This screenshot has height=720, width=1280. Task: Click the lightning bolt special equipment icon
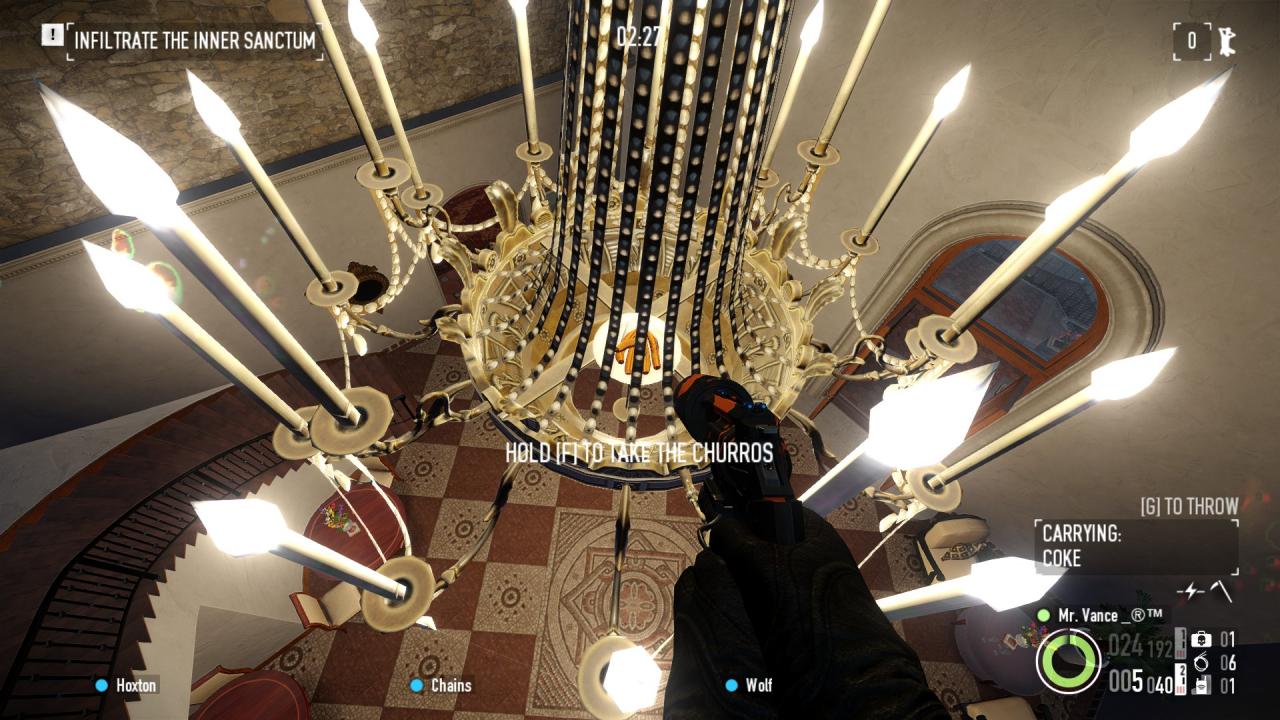1191,591
